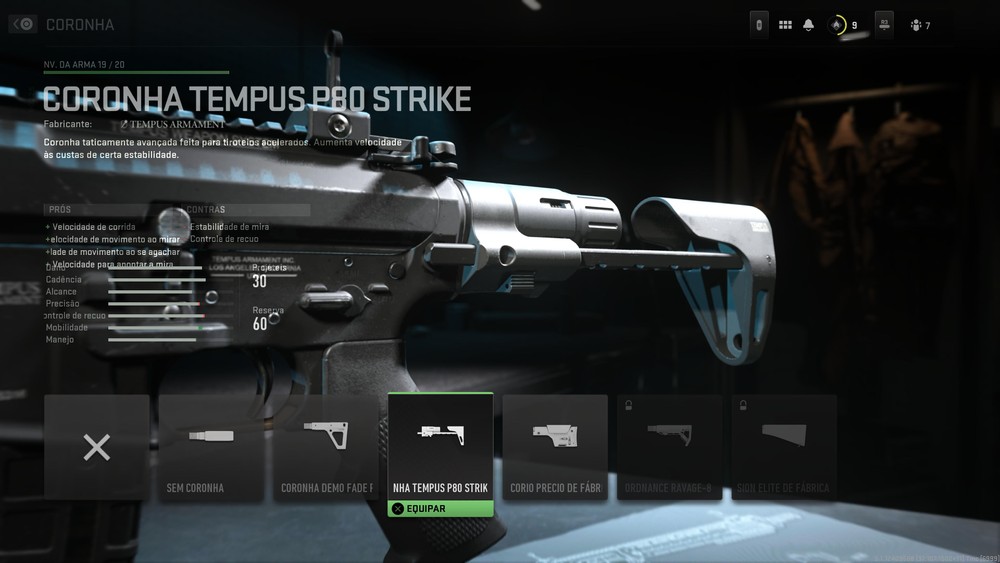The height and width of the screenshot is (563, 1000).
Task: Open the player rank level 9 badge
Action: tap(842, 25)
